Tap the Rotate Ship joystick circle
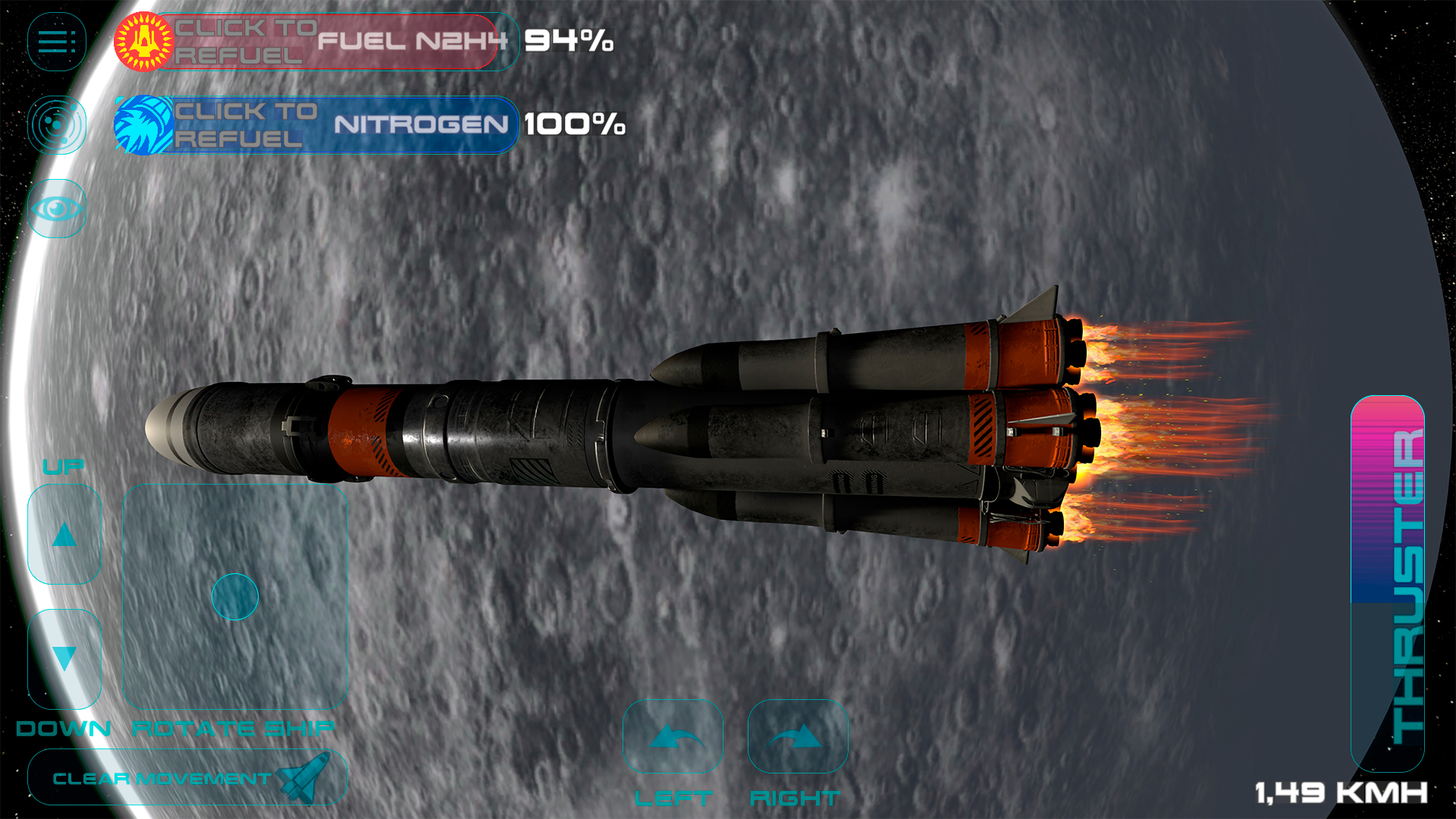The height and width of the screenshot is (819, 1456). click(x=235, y=597)
